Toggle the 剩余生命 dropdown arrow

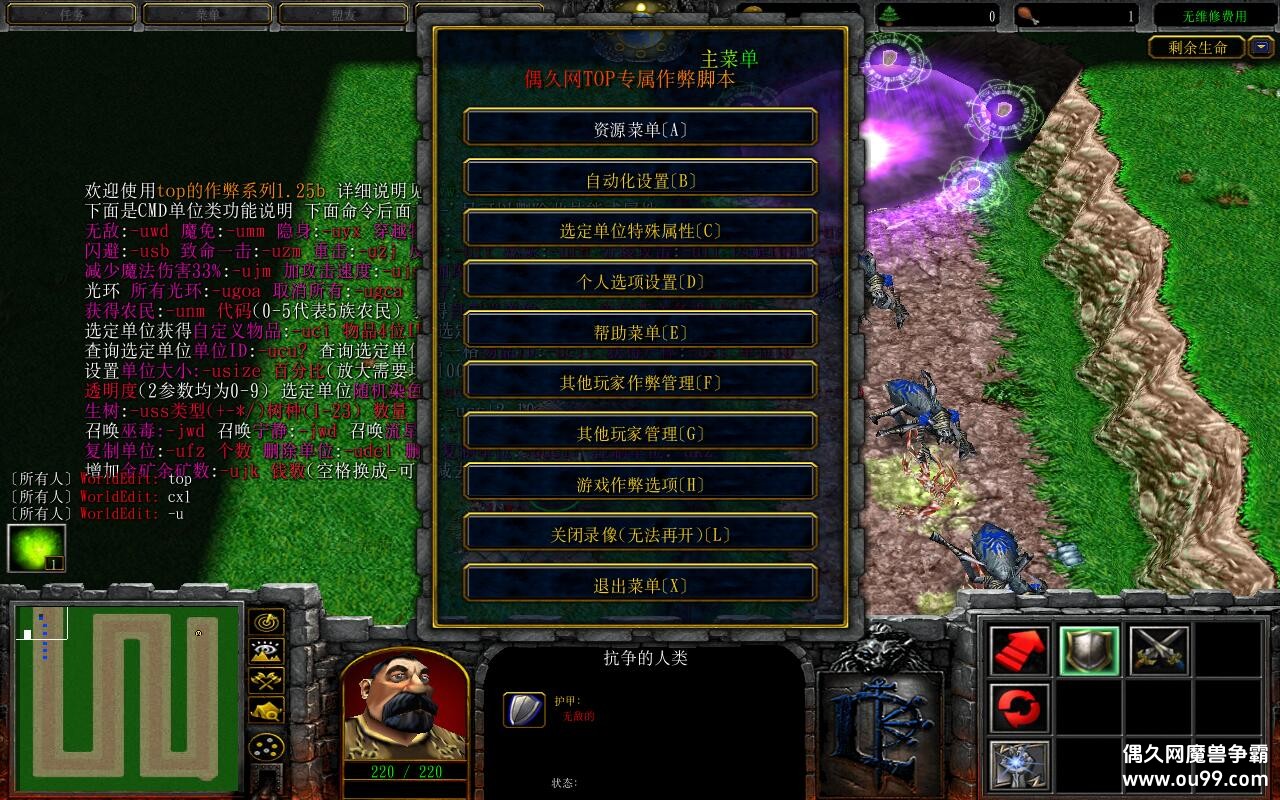pos(1261,47)
